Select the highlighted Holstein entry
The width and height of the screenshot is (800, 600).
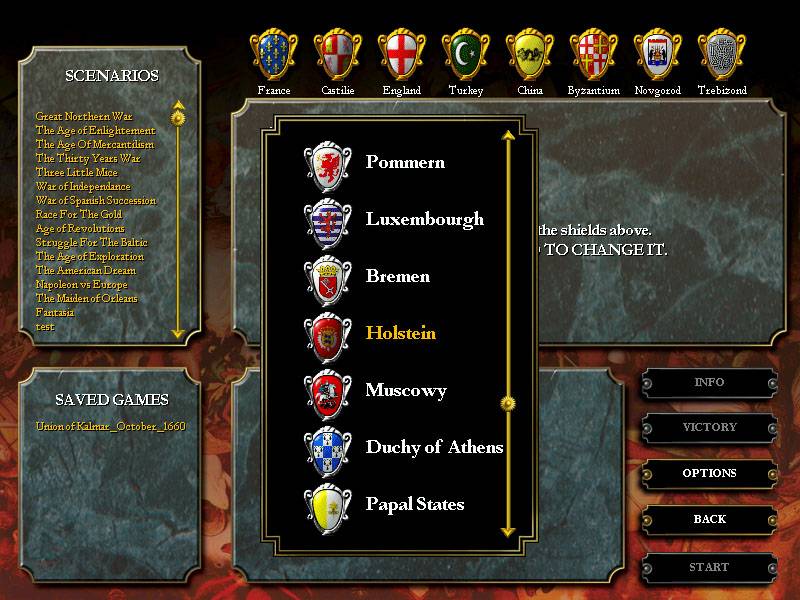tap(400, 333)
